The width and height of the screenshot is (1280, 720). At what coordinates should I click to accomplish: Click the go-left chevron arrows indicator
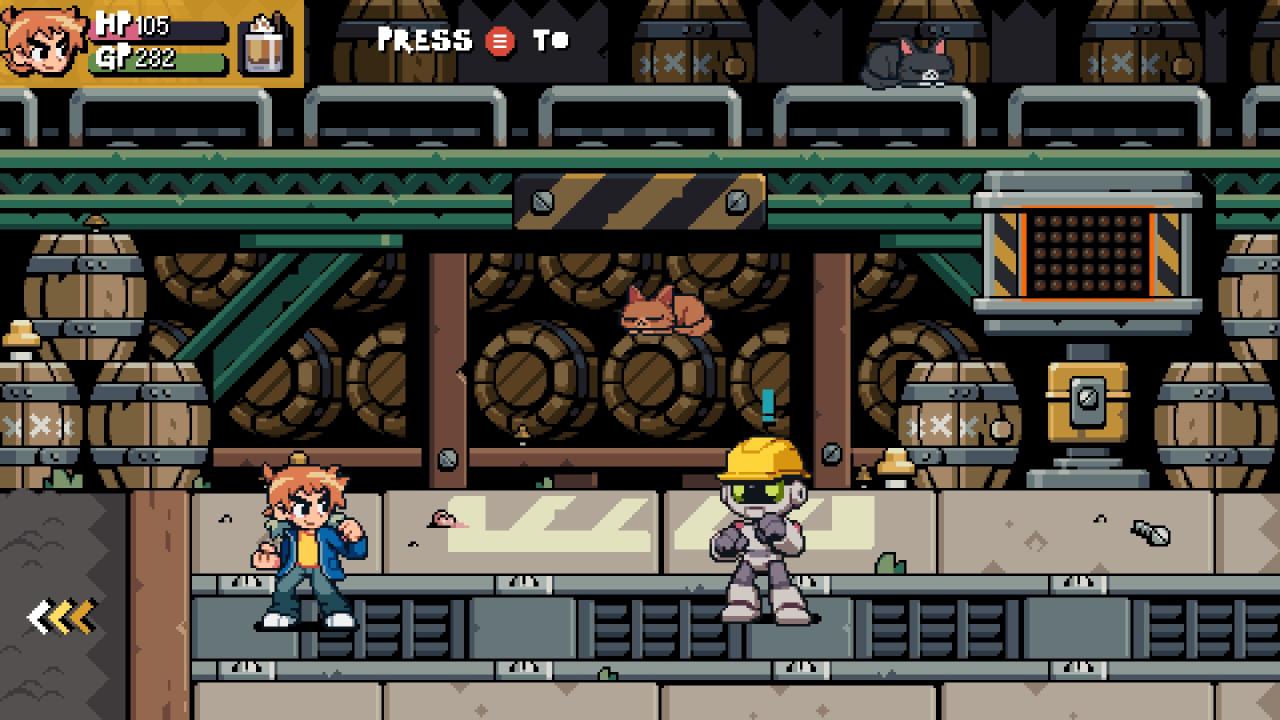click(62, 617)
